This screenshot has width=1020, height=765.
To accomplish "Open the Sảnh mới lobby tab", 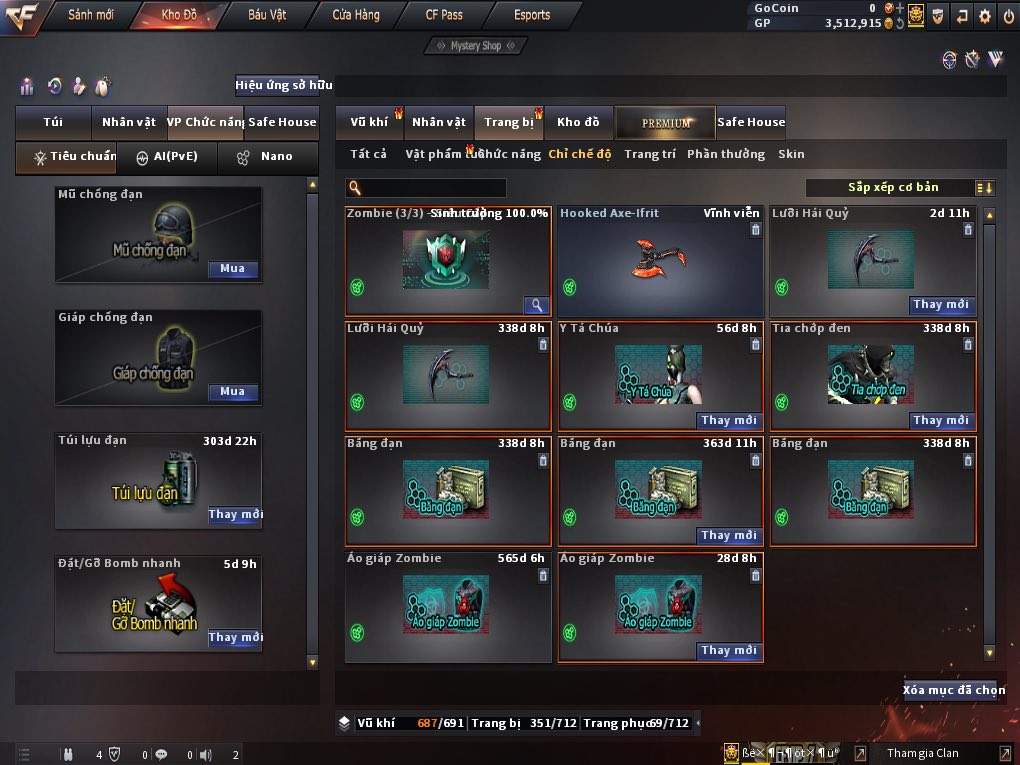I will pyautogui.click(x=90, y=15).
